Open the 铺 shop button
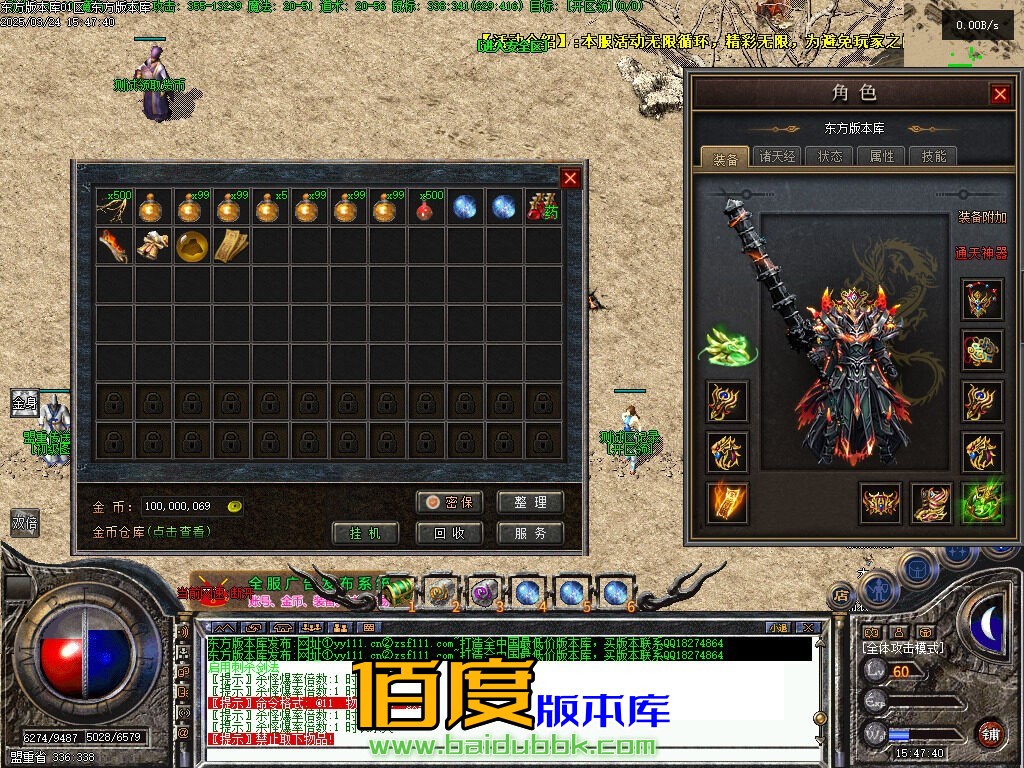Screen dimensions: 1024x768 click(x=989, y=731)
